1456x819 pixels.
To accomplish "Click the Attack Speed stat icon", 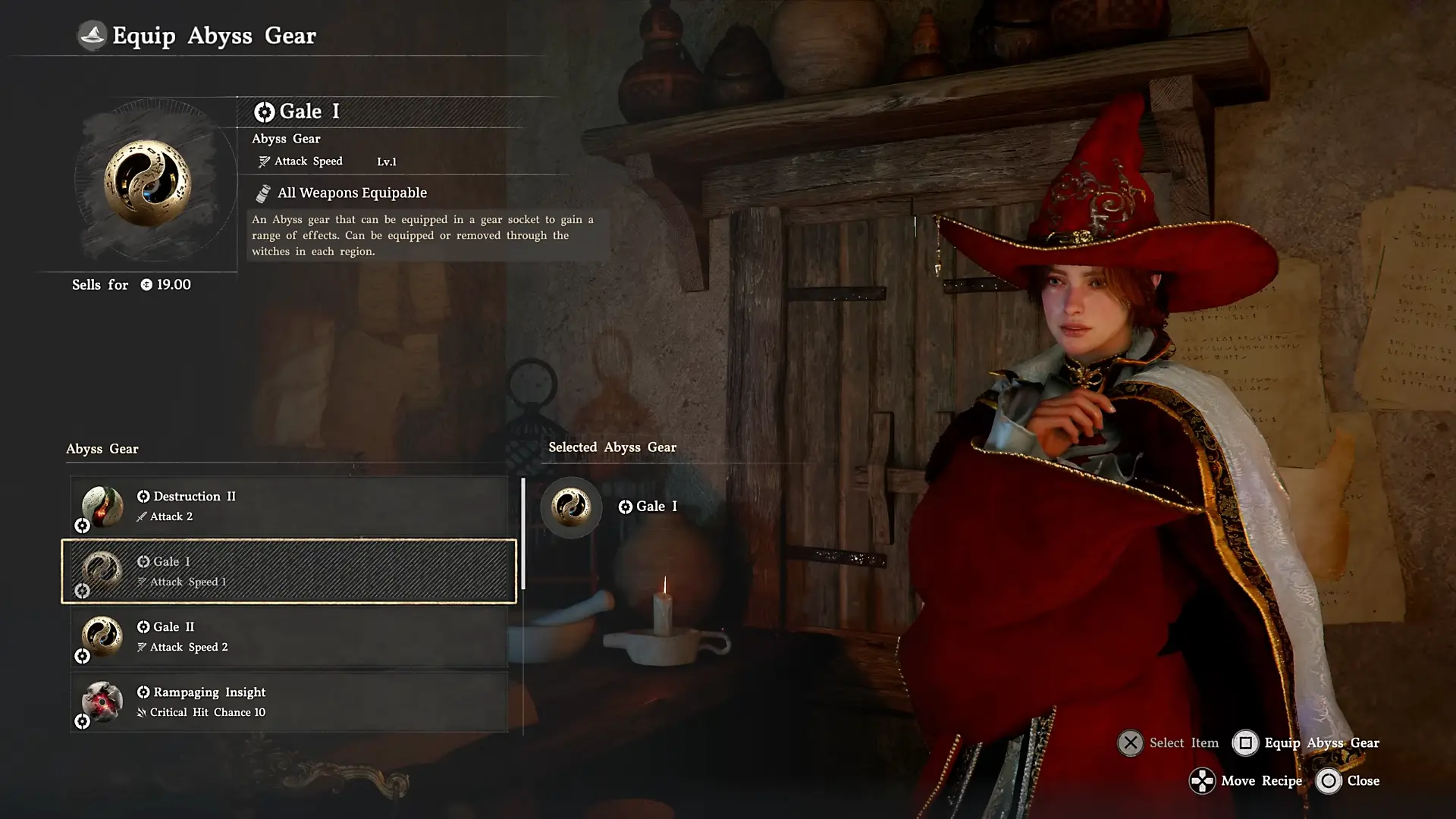I will pos(263,161).
